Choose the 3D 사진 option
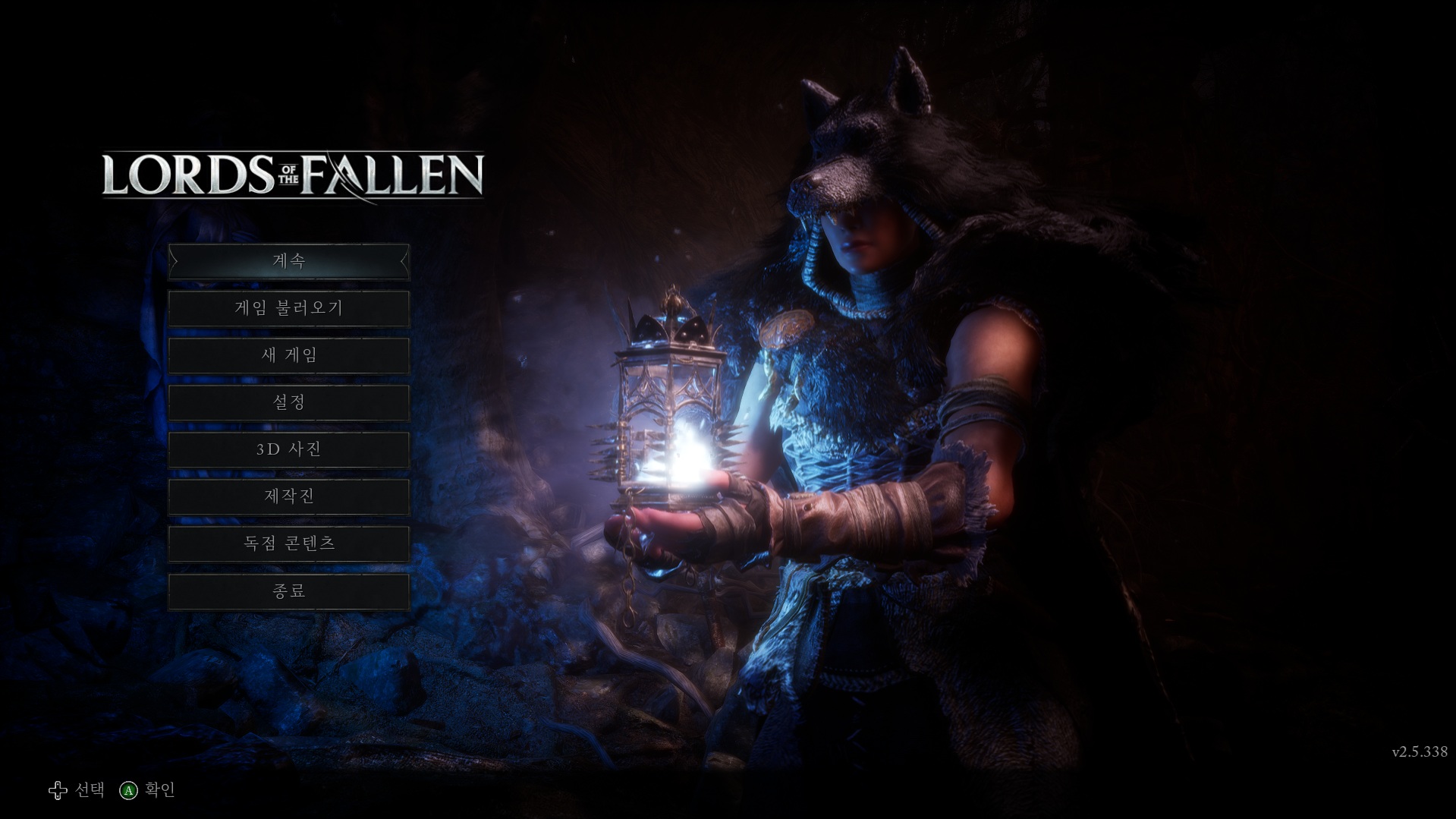This screenshot has width=1456, height=819. coord(288,449)
